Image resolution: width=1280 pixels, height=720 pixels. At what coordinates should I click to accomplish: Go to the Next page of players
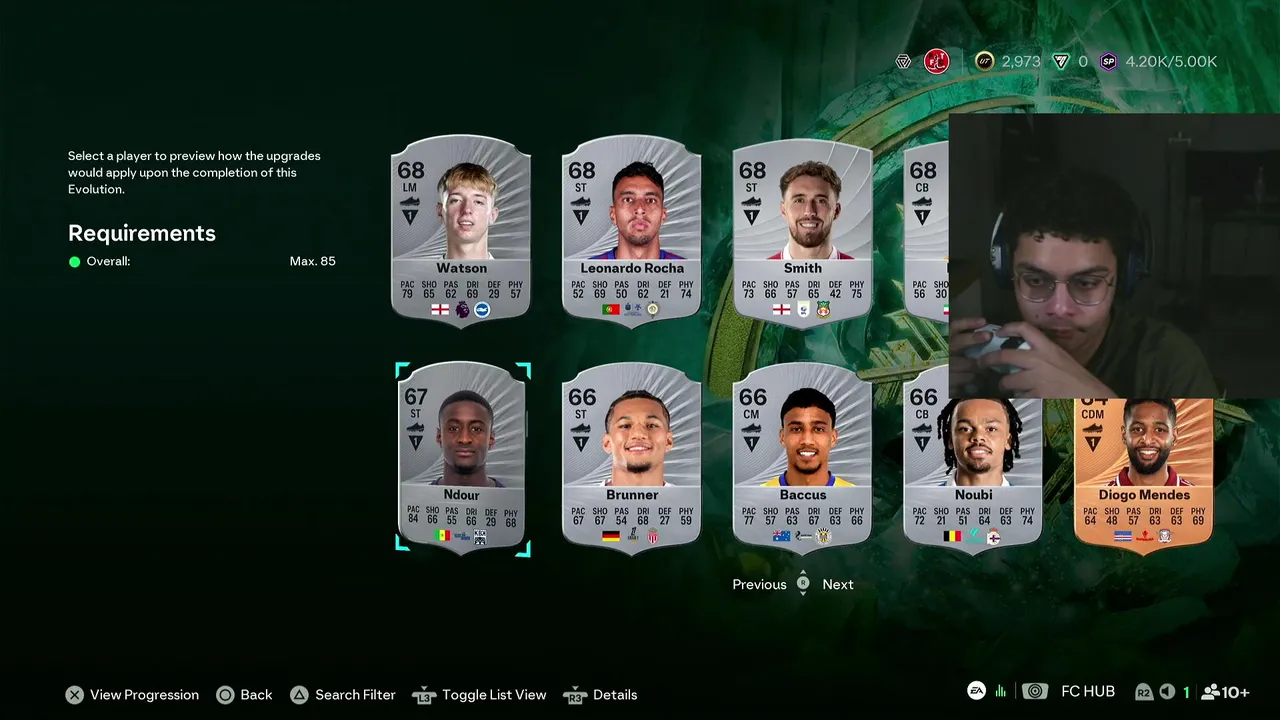click(x=838, y=585)
